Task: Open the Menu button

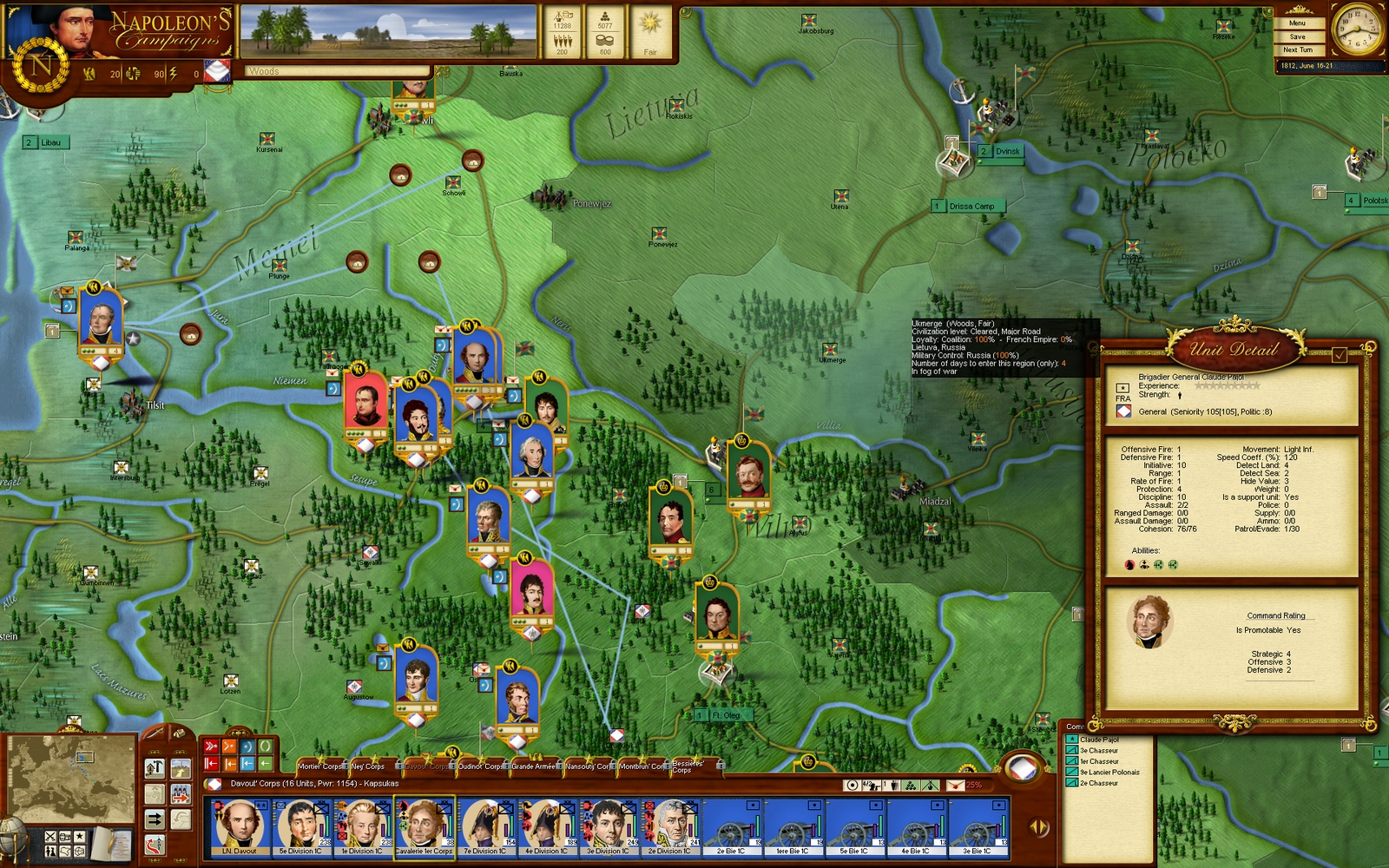Action: click(x=1297, y=23)
